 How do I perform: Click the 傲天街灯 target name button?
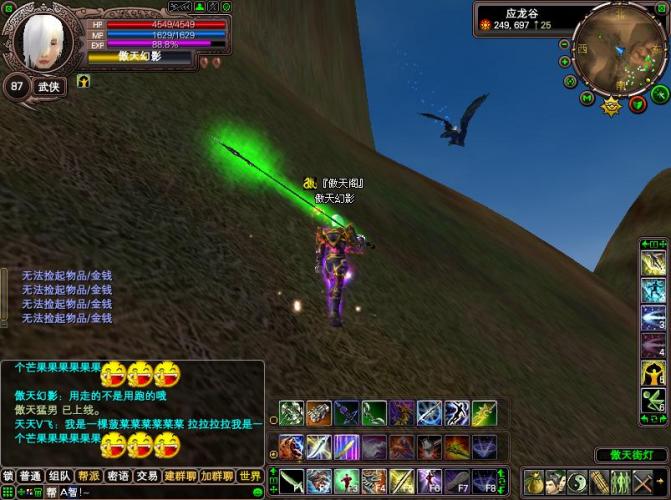coord(631,455)
